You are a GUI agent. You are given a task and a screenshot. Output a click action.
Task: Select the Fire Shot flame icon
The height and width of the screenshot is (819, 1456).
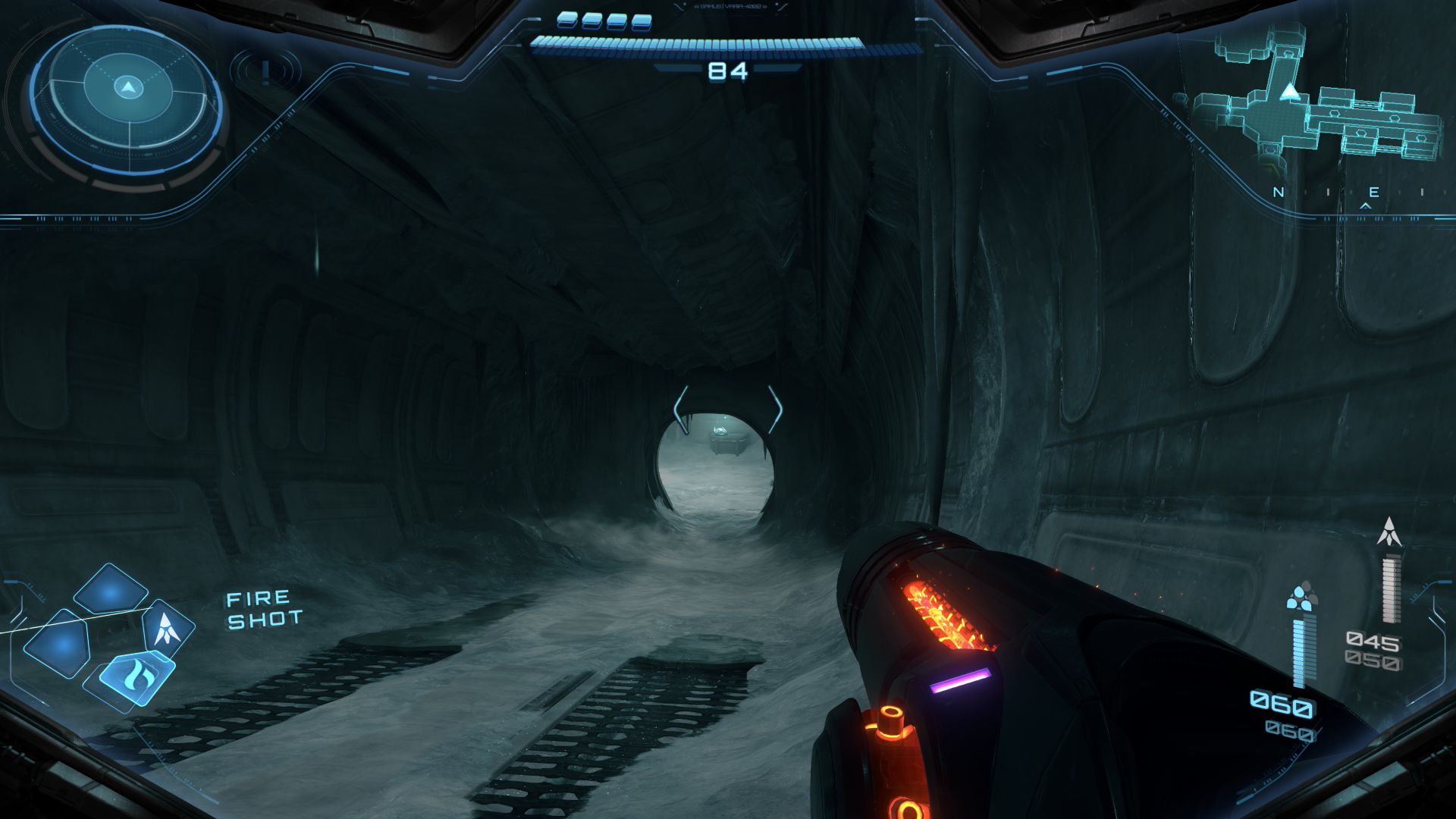click(x=136, y=673)
